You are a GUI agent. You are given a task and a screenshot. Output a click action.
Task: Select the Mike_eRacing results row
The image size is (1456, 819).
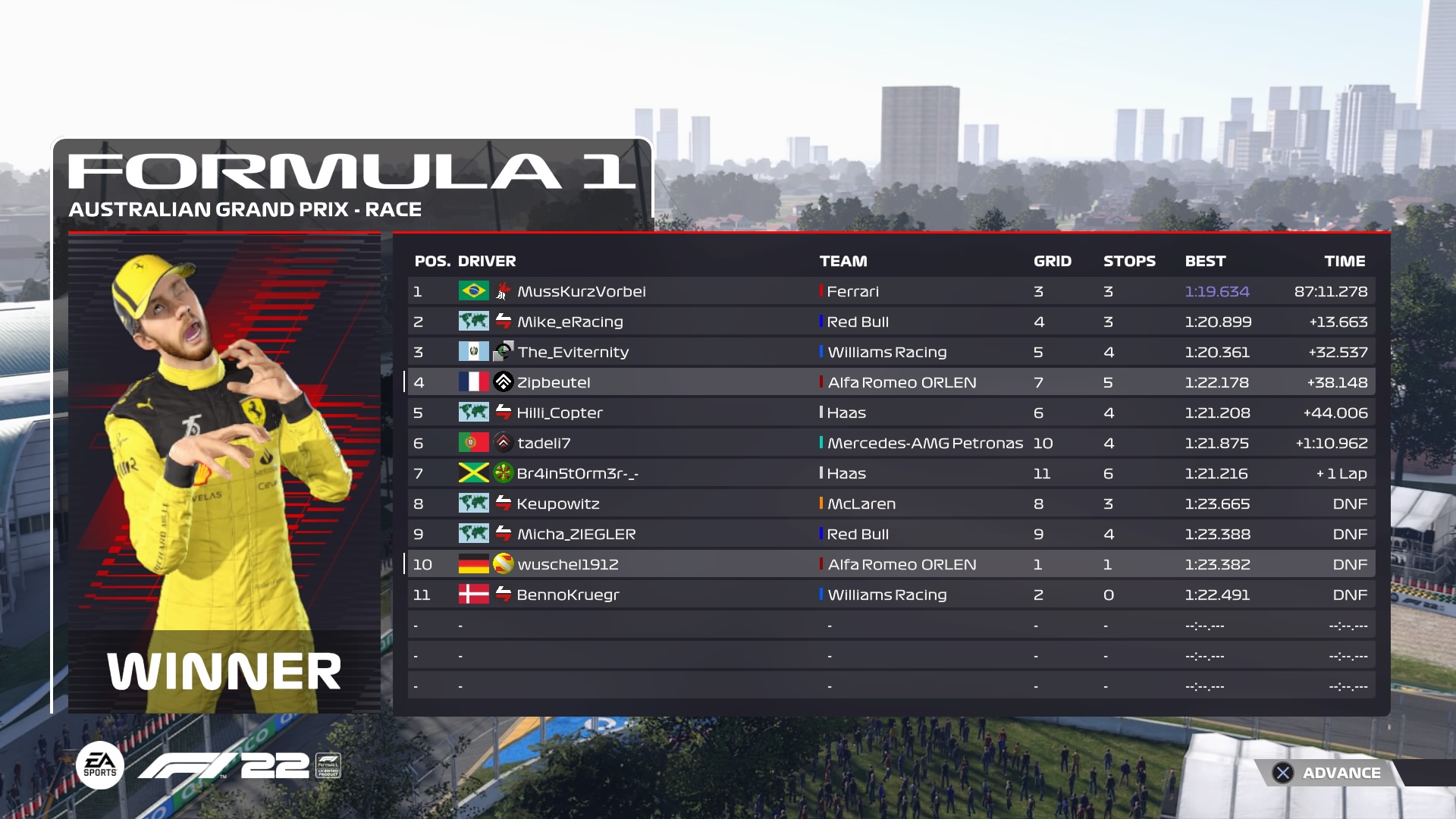(x=891, y=322)
